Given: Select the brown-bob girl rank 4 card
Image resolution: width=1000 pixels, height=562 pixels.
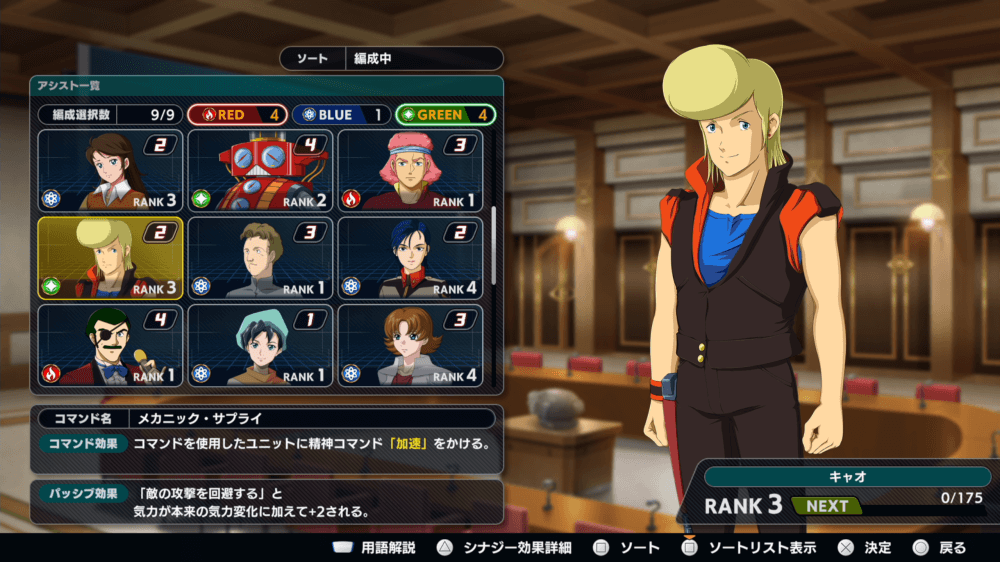Looking at the screenshot, I should point(410,345).
